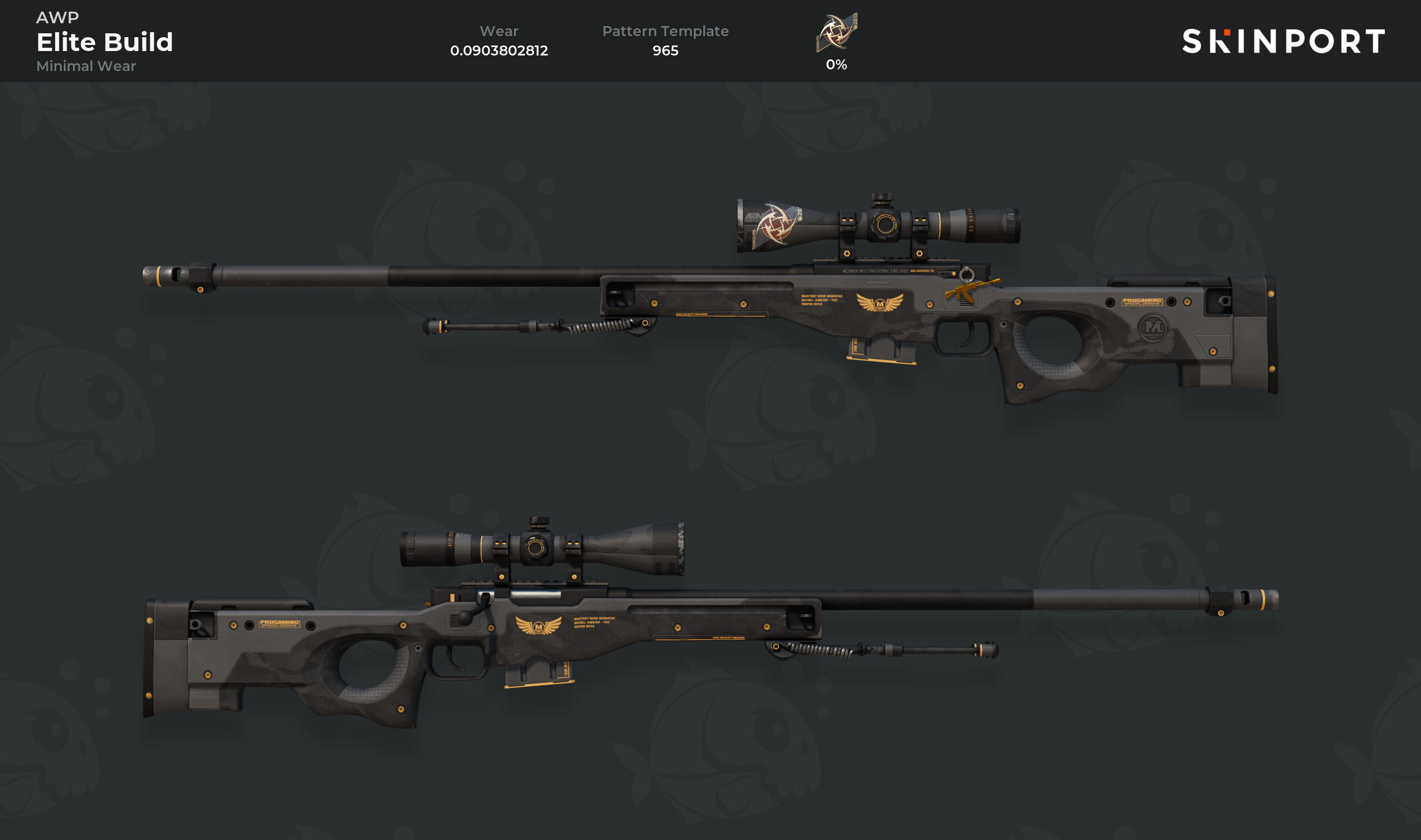Open the Skinport logo link
The width and height of the screenshot is (1421, 840).
coord(1283,41)
